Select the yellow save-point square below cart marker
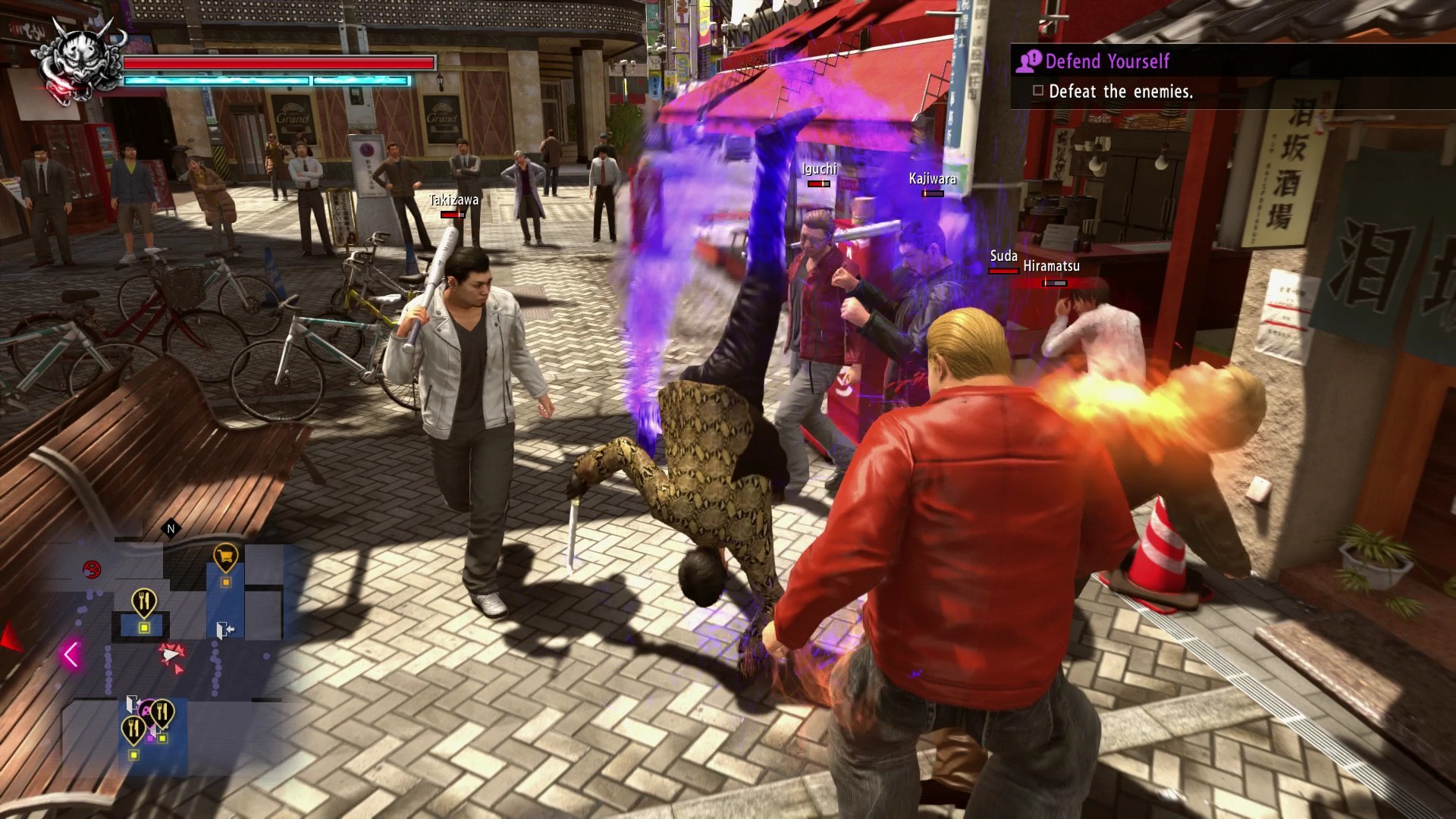The image size is (1456, 819). coord(225,582)
